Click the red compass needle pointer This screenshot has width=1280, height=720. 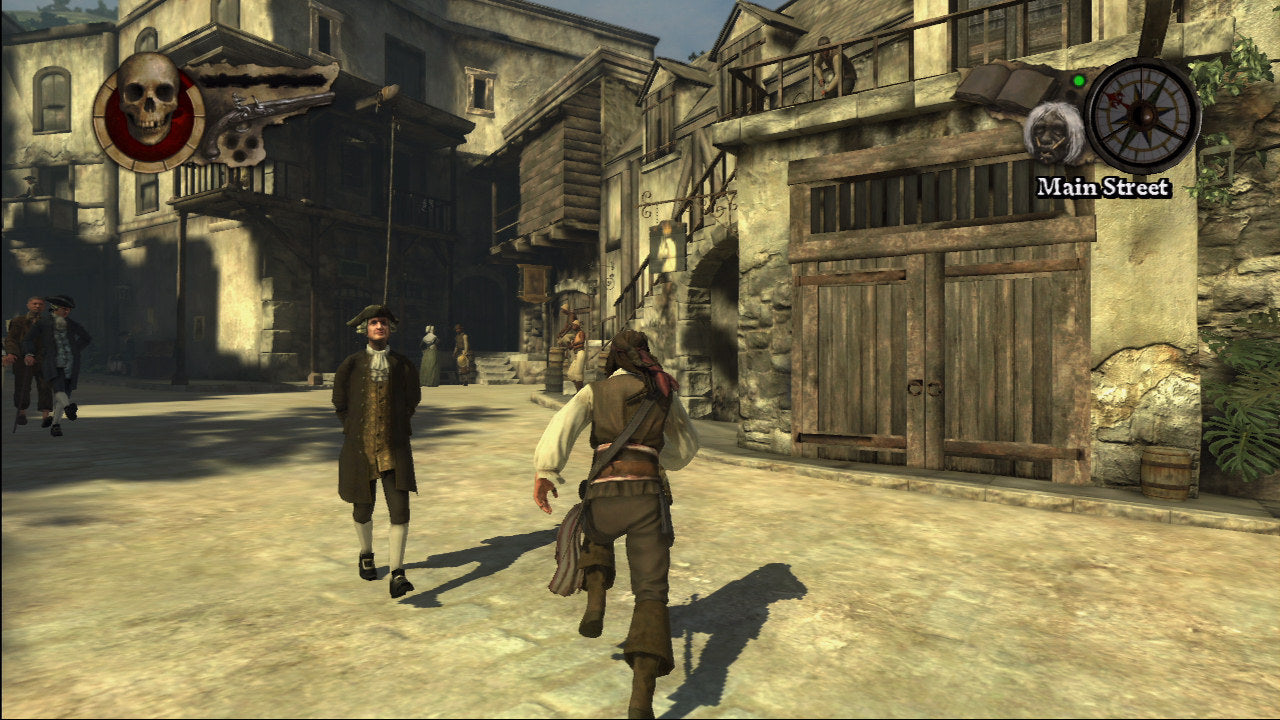point(1115,98)
